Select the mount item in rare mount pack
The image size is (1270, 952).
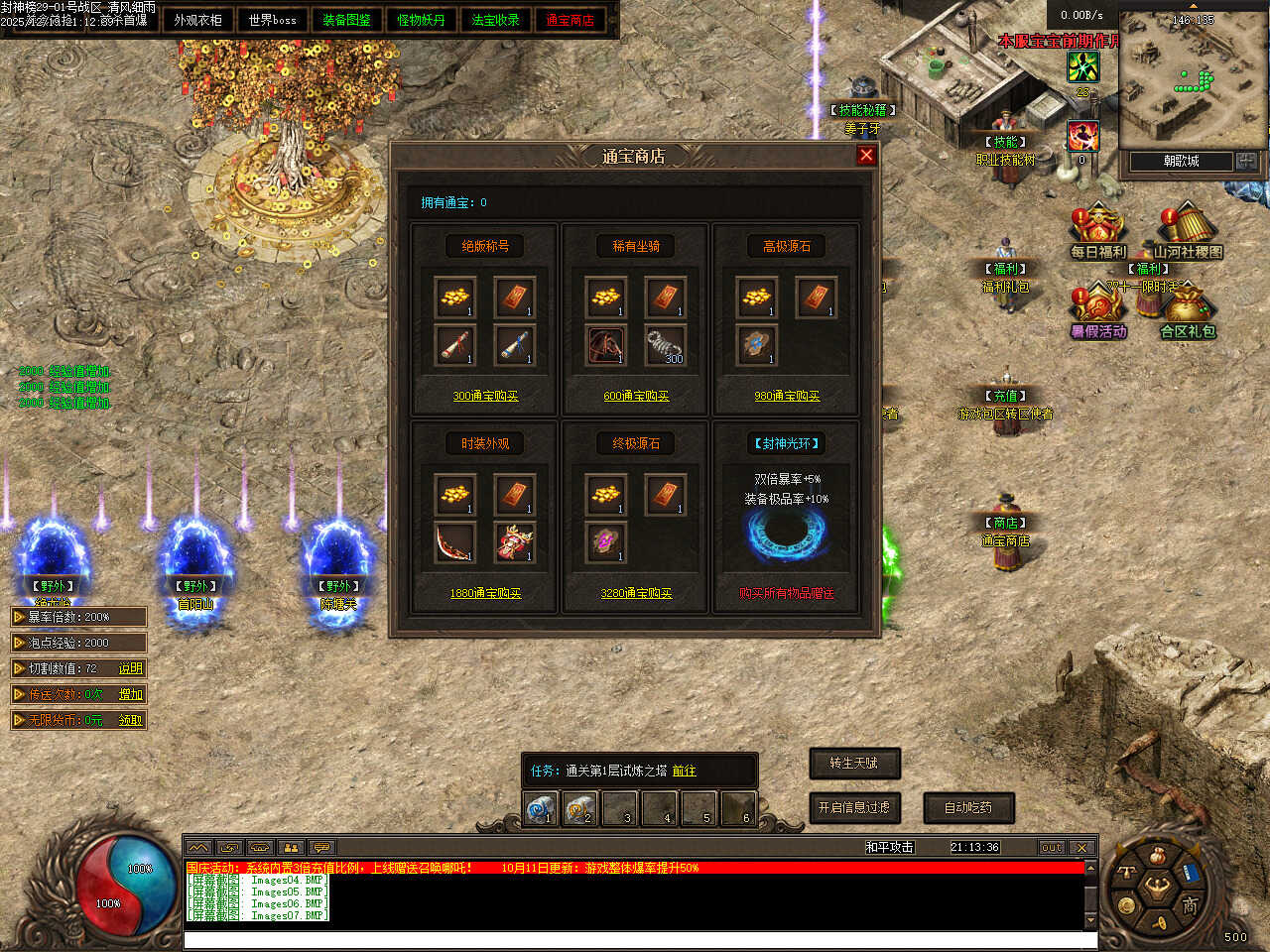(x=605, y=345)
